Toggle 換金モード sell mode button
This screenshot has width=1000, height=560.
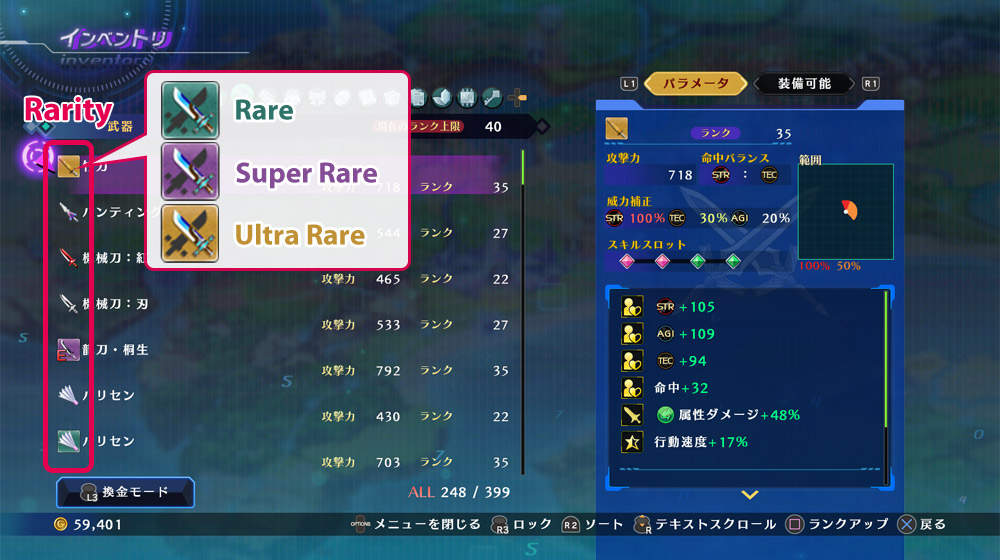126,491
